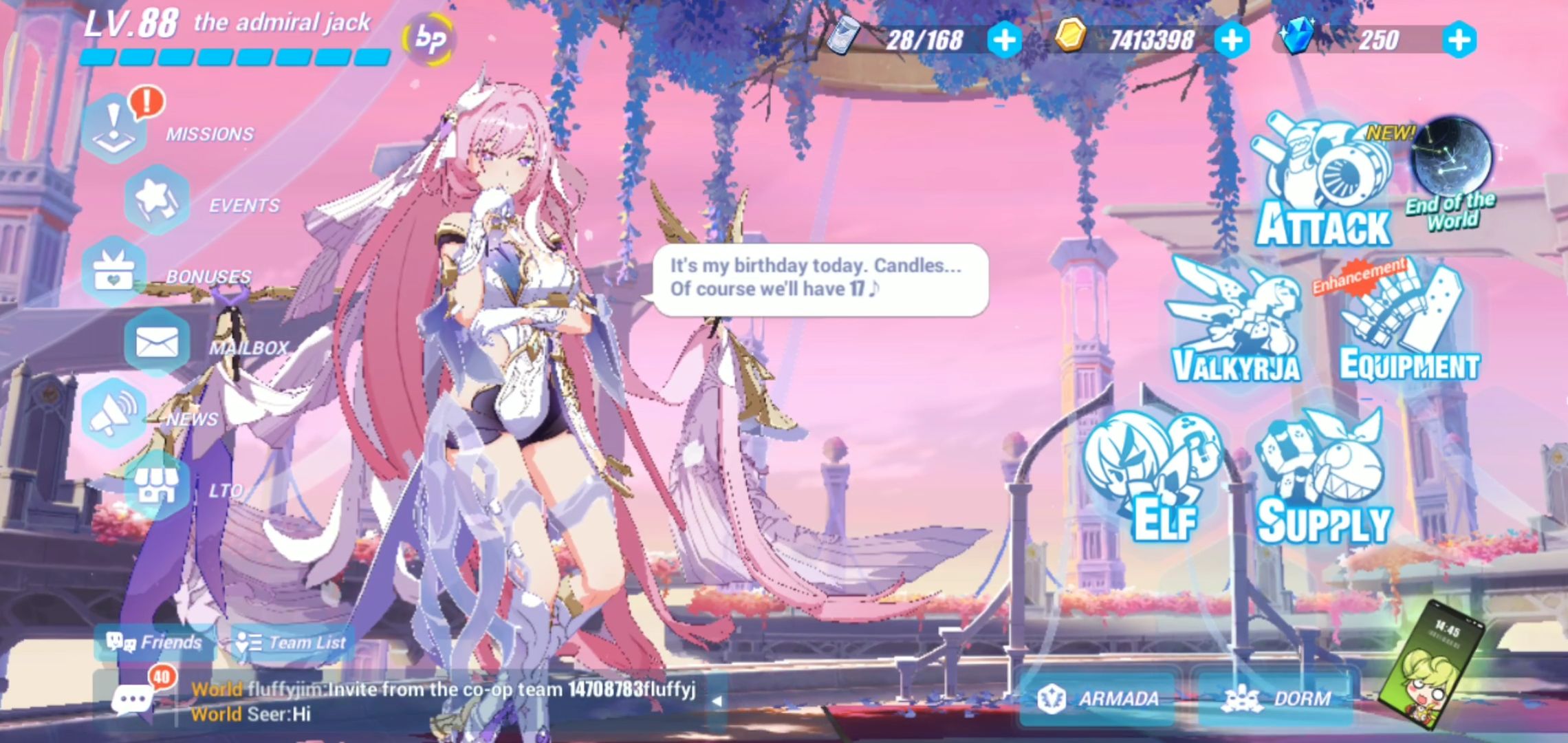Add stamina using the plus next to 28/168
Screen dimensions: 1568x743
[x=1003, y=39]
